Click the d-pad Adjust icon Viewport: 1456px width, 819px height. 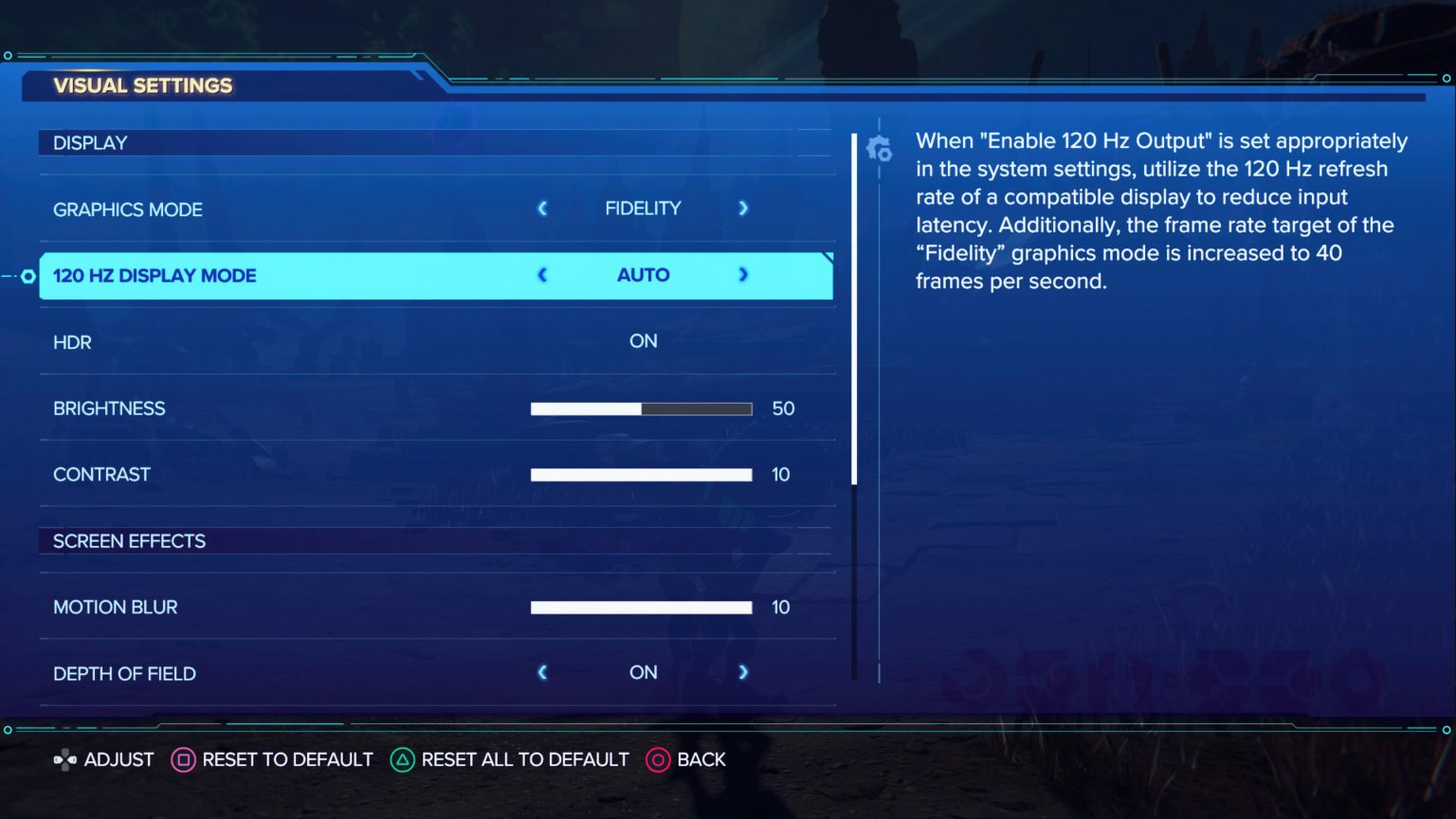click(x=64, y=759)
